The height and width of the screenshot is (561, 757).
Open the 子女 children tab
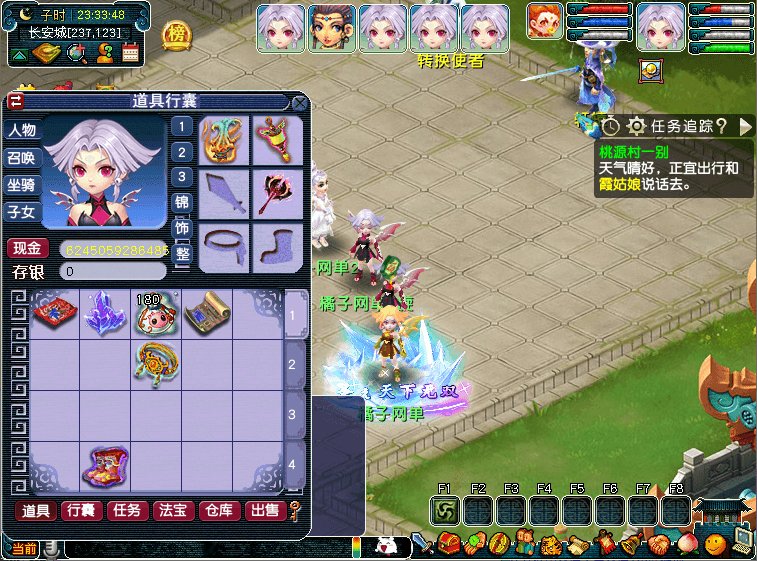21,212
